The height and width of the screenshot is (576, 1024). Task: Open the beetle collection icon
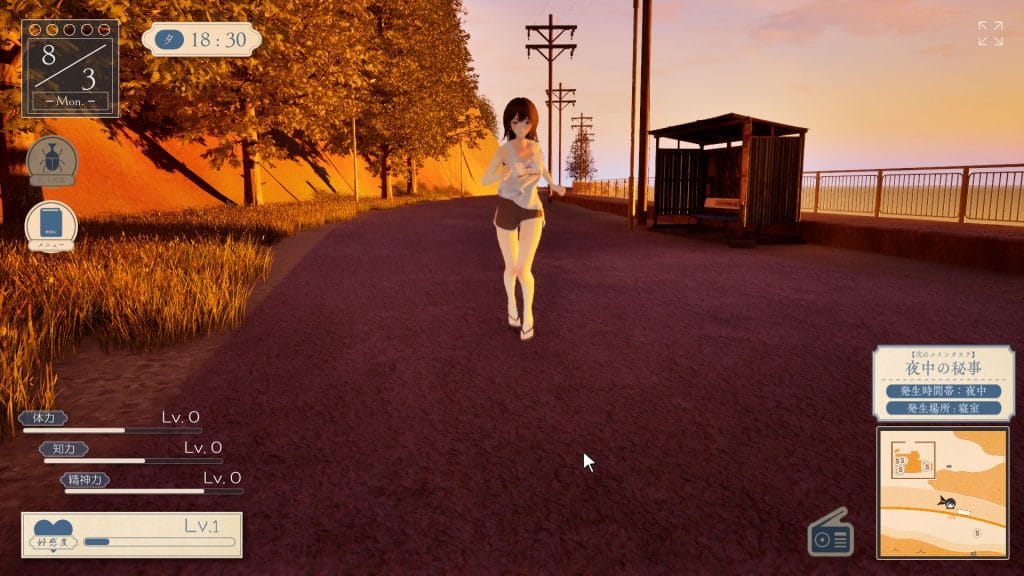(52, 160)
